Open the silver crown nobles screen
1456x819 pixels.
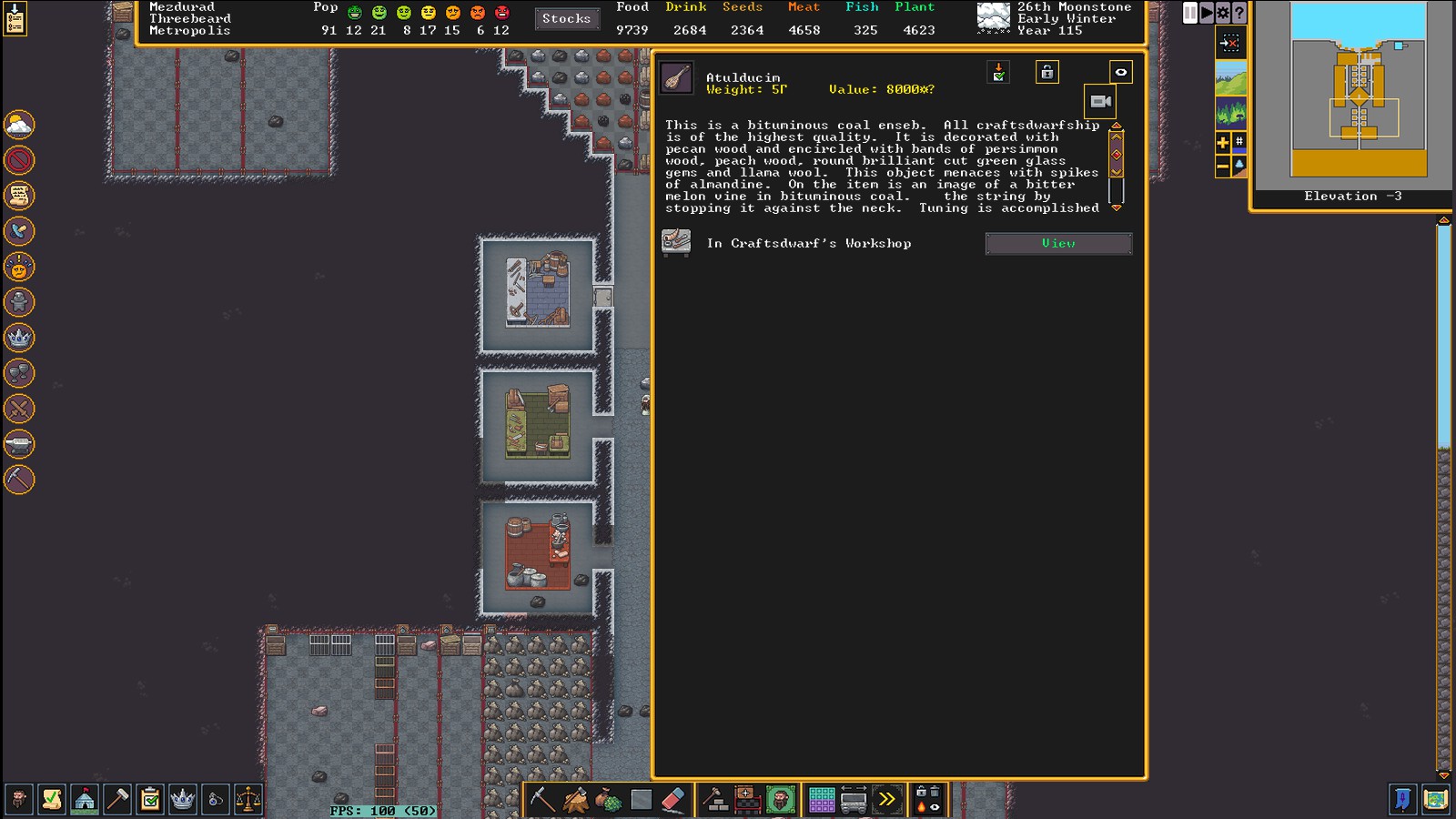(183, 800)
